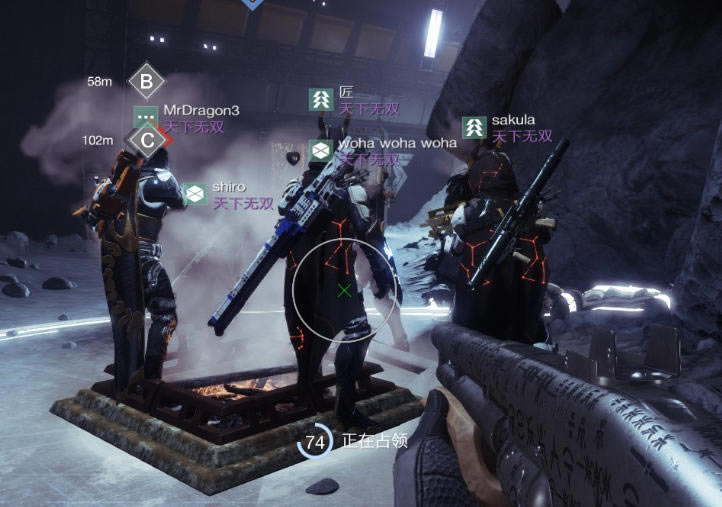Select the capture zone C marker
The height and width of the screenshot is (507, 722).
tap(148, 140)
